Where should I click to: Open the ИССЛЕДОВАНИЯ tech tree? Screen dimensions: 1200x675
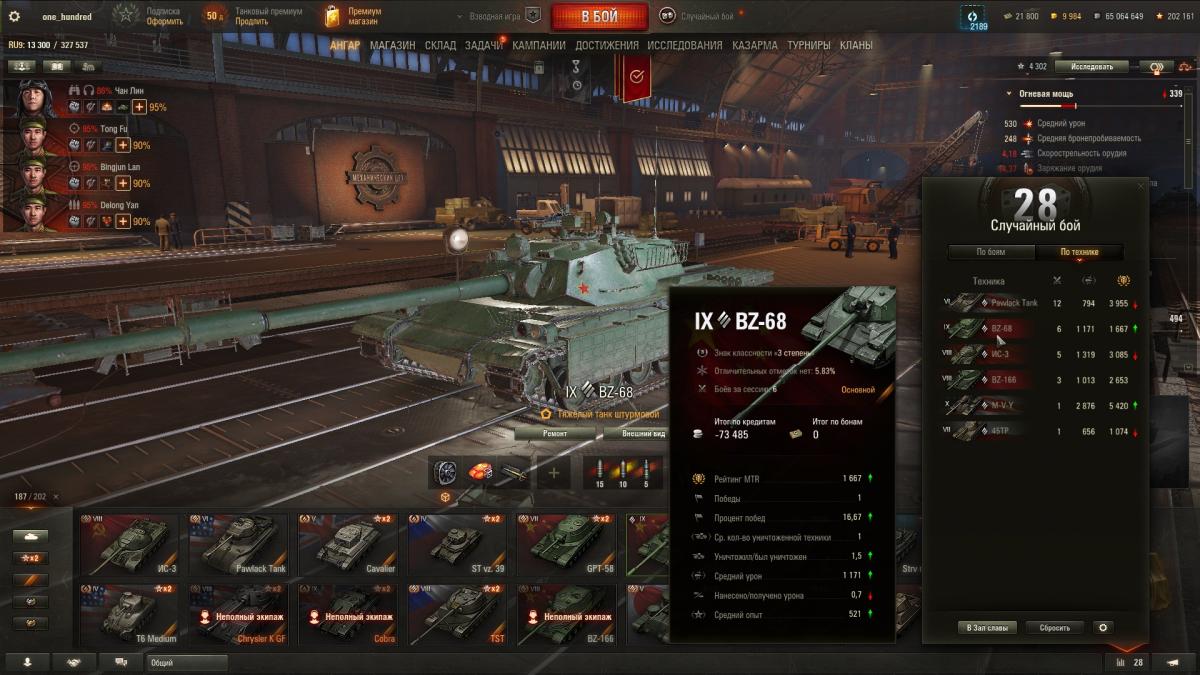coord(684,45)
